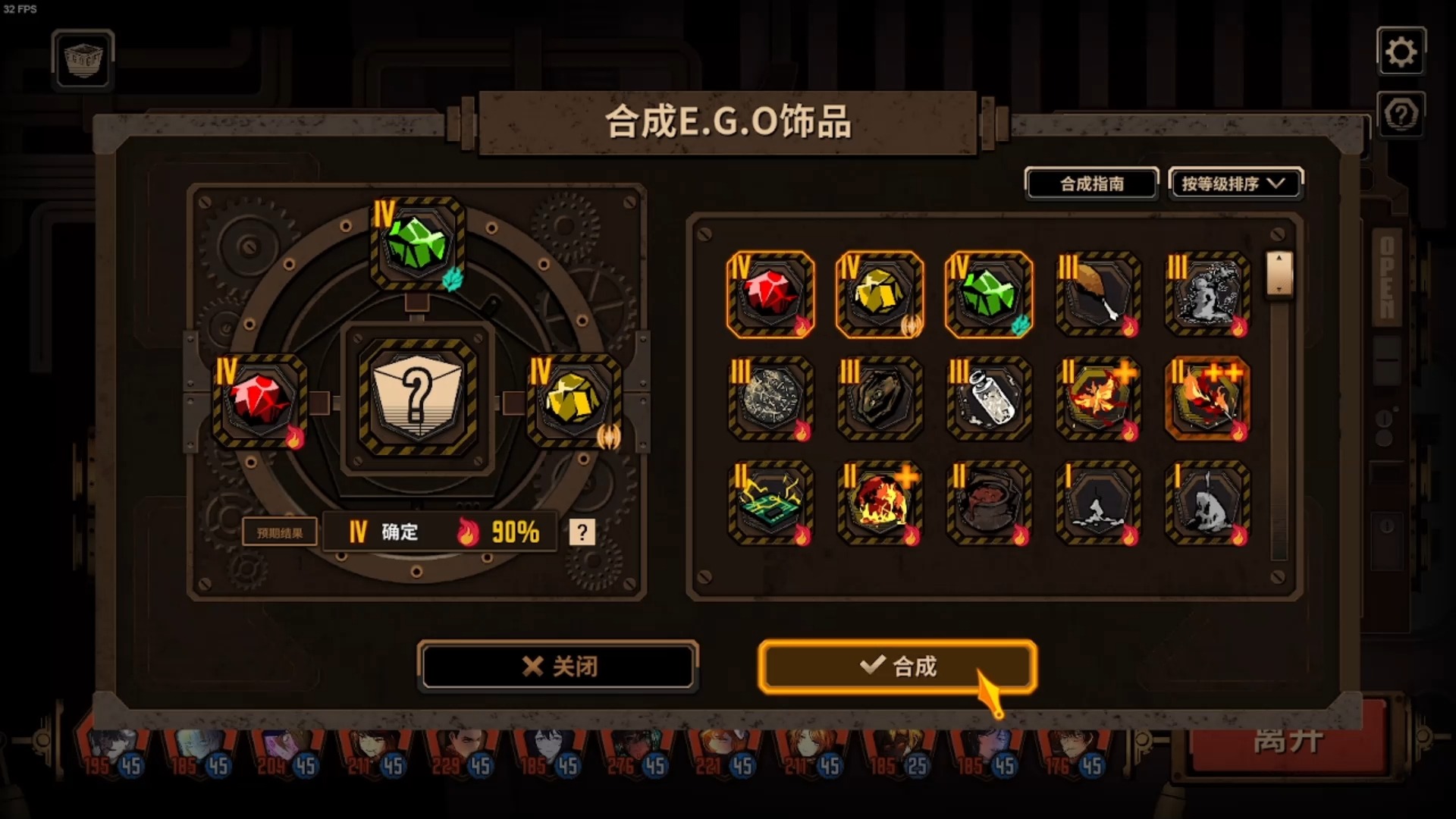Click the question mark next to 90%
This screenshot has width=1456, height=819.
click(581, 532)
